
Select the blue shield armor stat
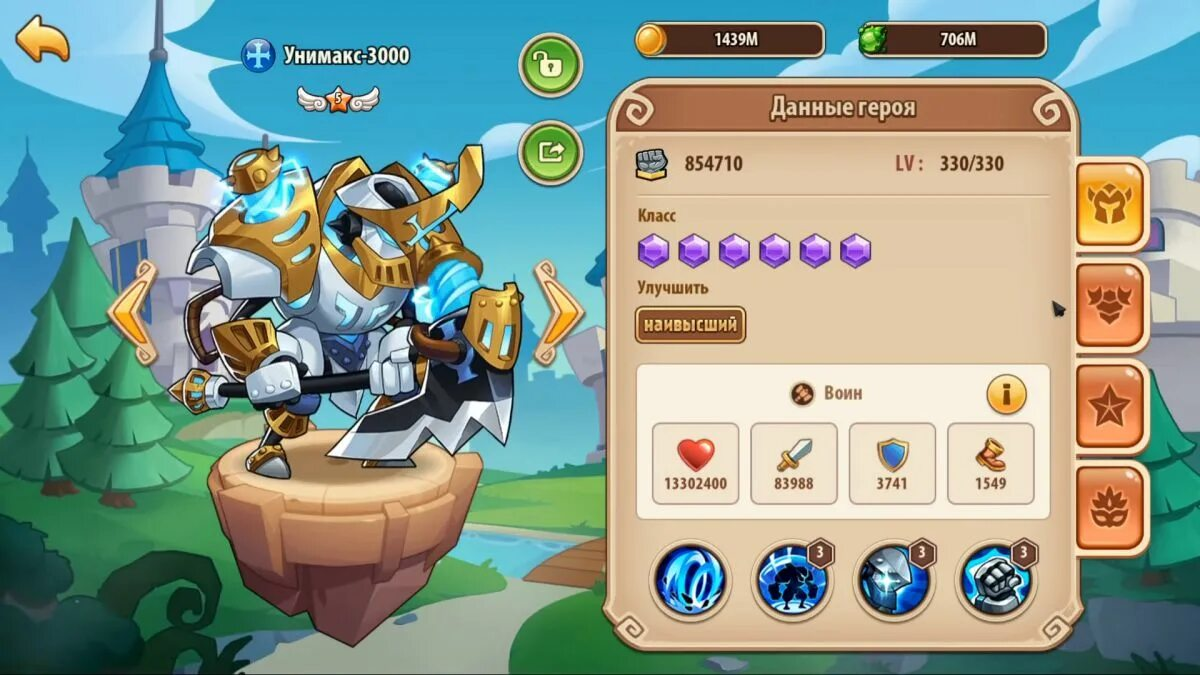[x=892, y=463]
